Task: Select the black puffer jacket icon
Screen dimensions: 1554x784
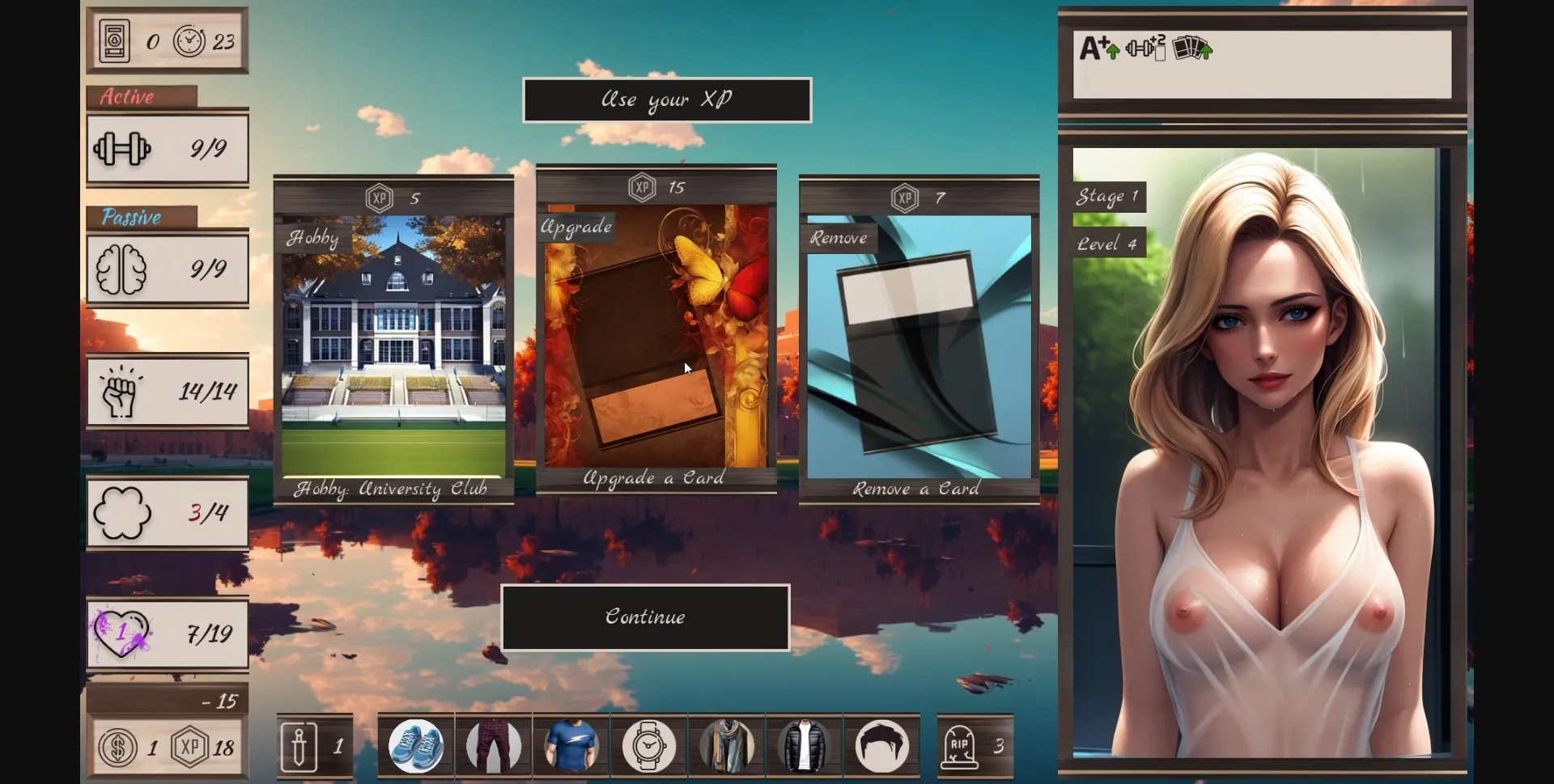Action: click(804, 745)
